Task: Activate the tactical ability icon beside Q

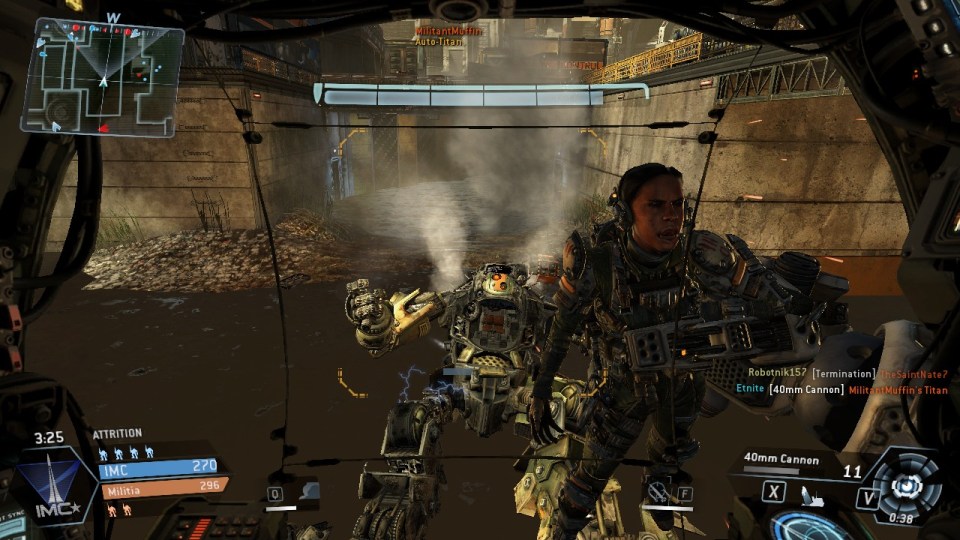Action: click(308, 491)
